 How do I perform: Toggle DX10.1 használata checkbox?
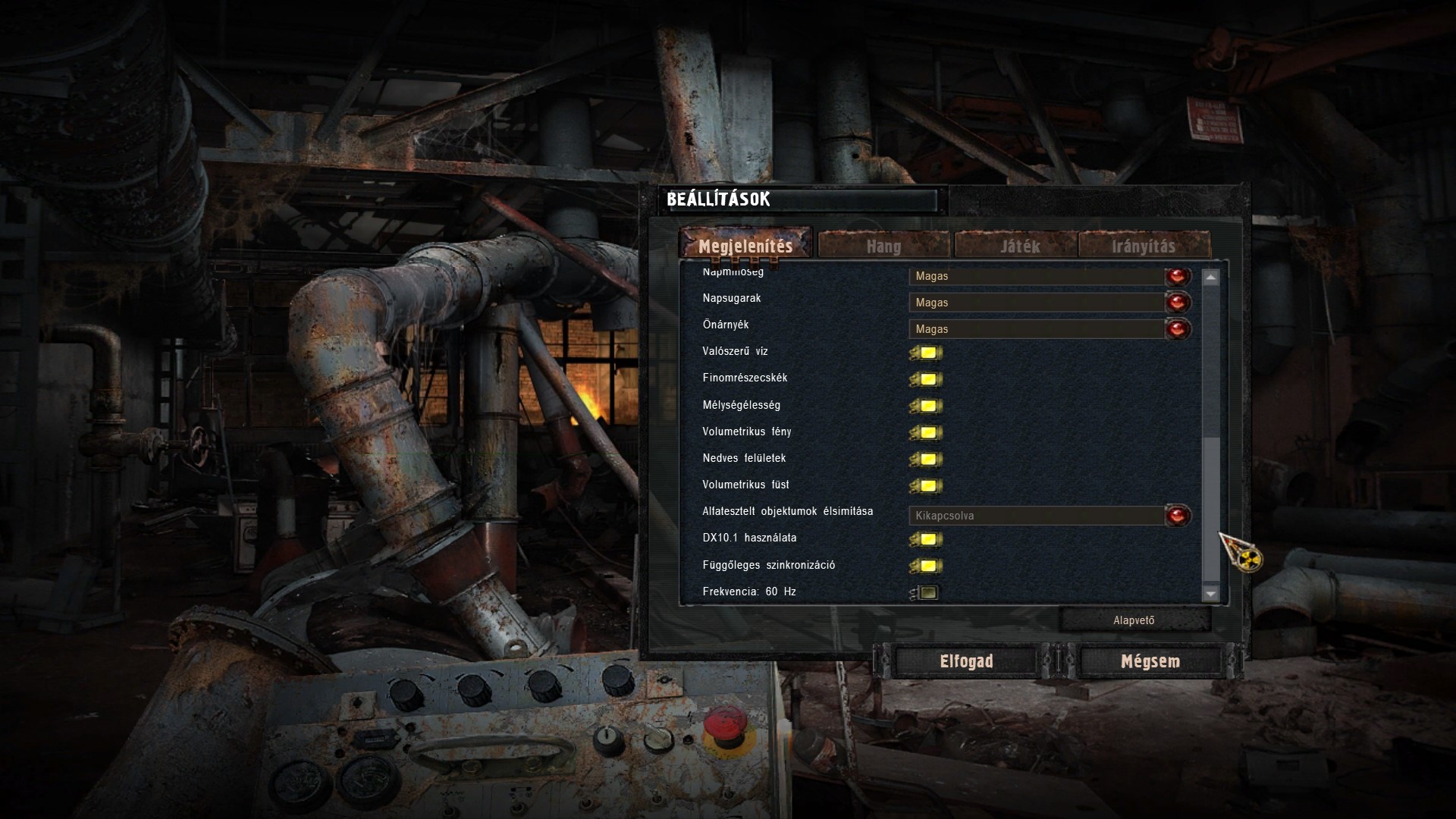pos(927,539)
